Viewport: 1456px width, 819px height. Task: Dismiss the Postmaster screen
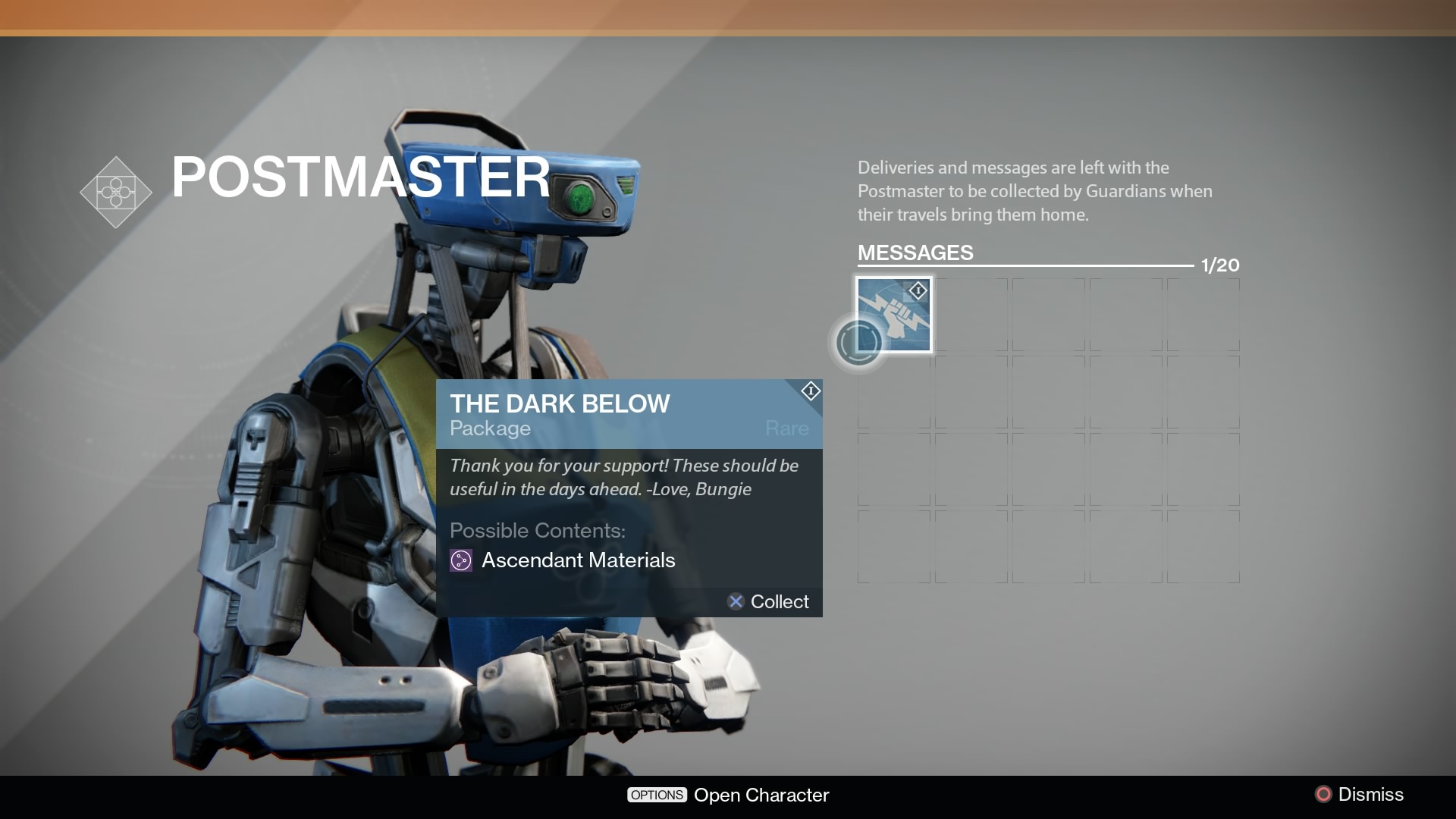(x=1359, y=794)
